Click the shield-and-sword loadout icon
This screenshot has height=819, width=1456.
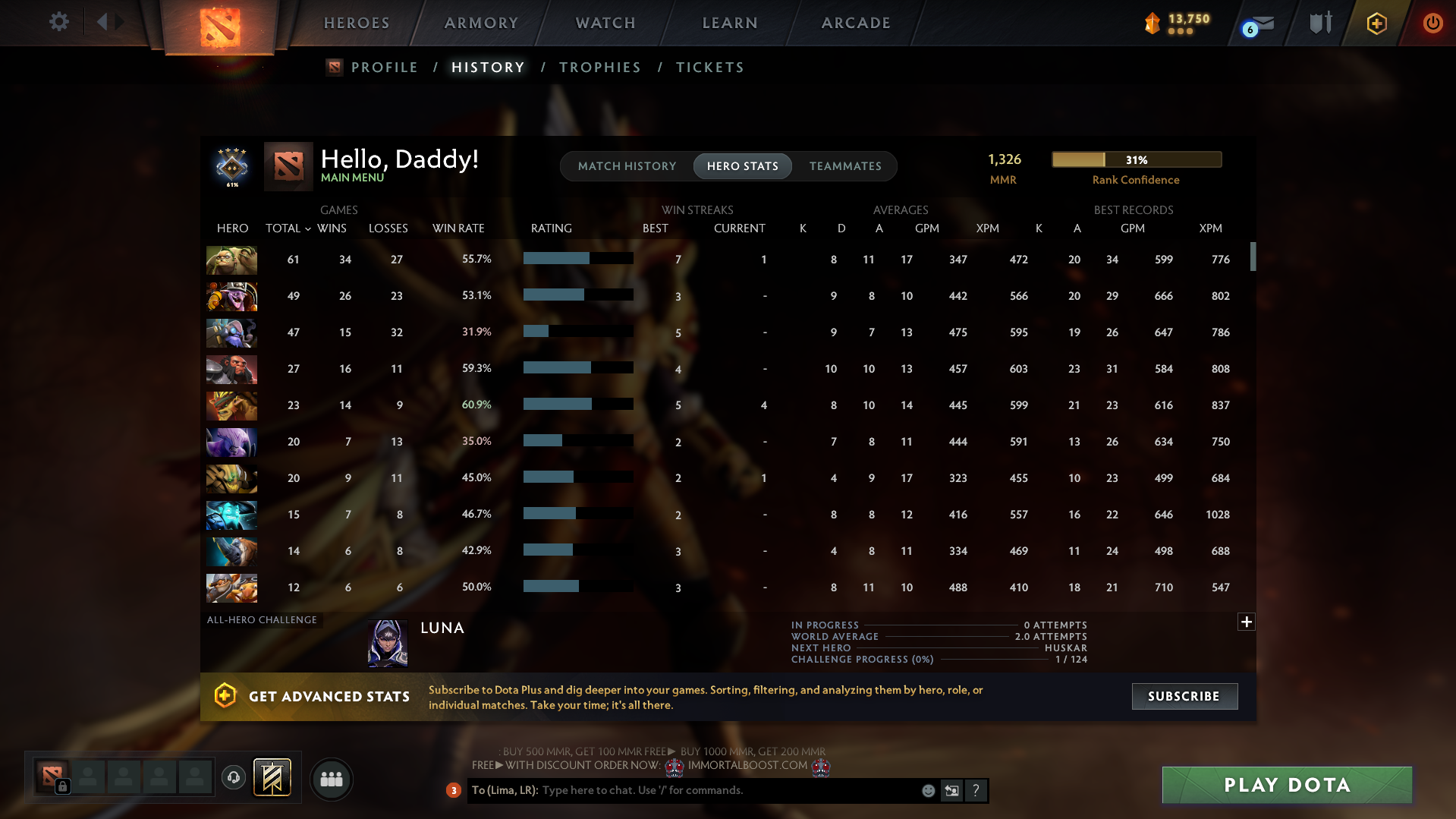(x=1320, y=22)
